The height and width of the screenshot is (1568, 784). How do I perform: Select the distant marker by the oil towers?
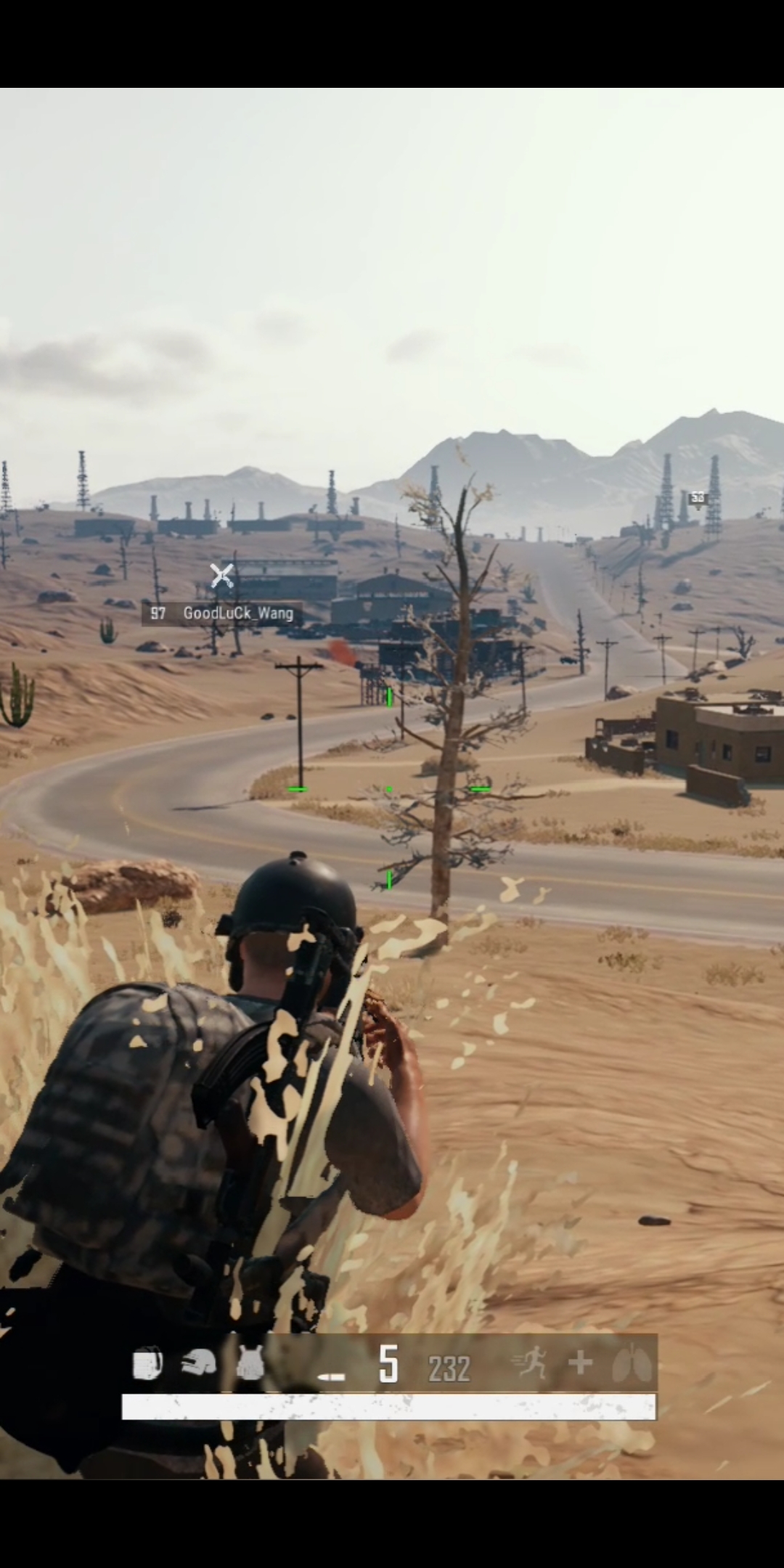click(x=698, y=498)
